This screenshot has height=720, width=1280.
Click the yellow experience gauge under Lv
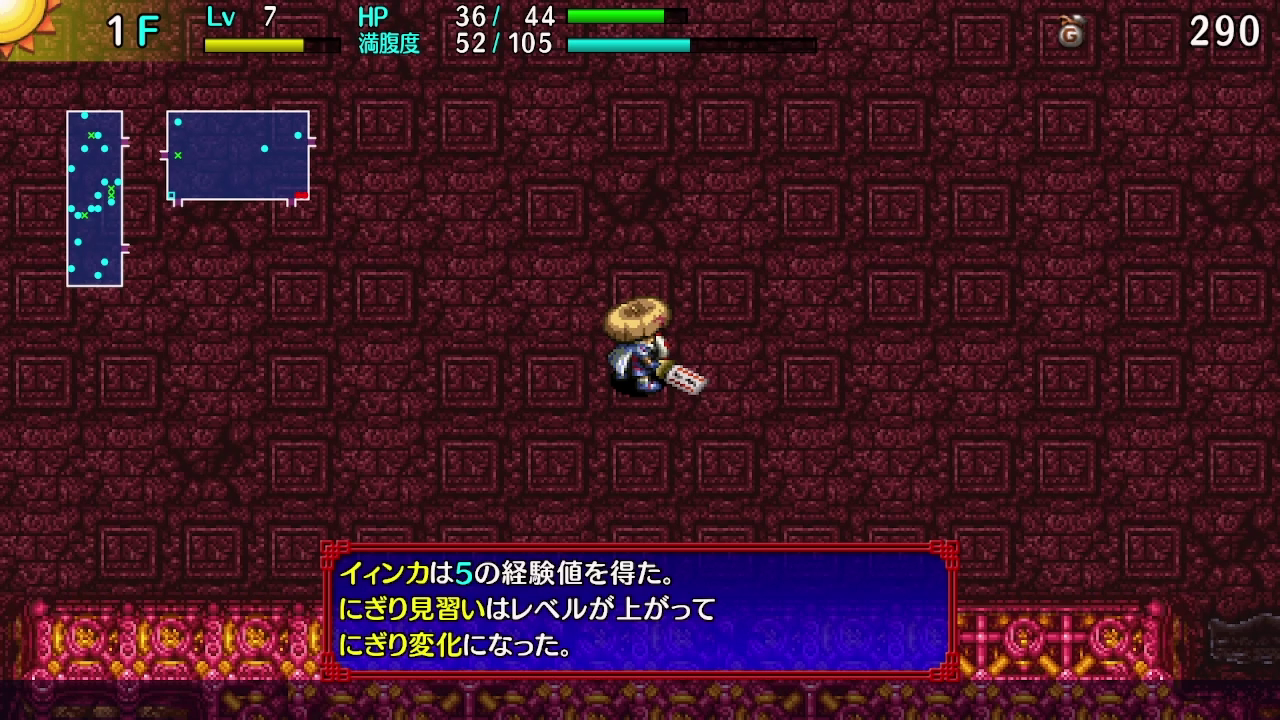(253, 44)
